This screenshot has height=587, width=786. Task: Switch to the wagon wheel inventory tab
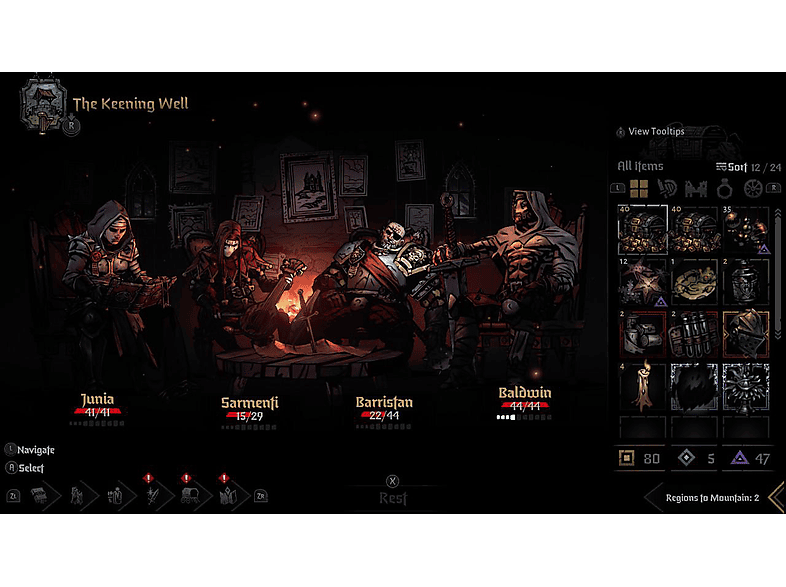click(751, 188)
